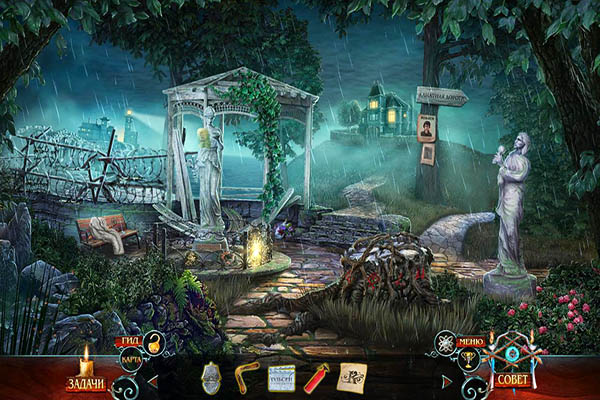This screenshot has width=600, height=400.
Task: Open the ГИД strategy guide
Action: tap(130, 341)
